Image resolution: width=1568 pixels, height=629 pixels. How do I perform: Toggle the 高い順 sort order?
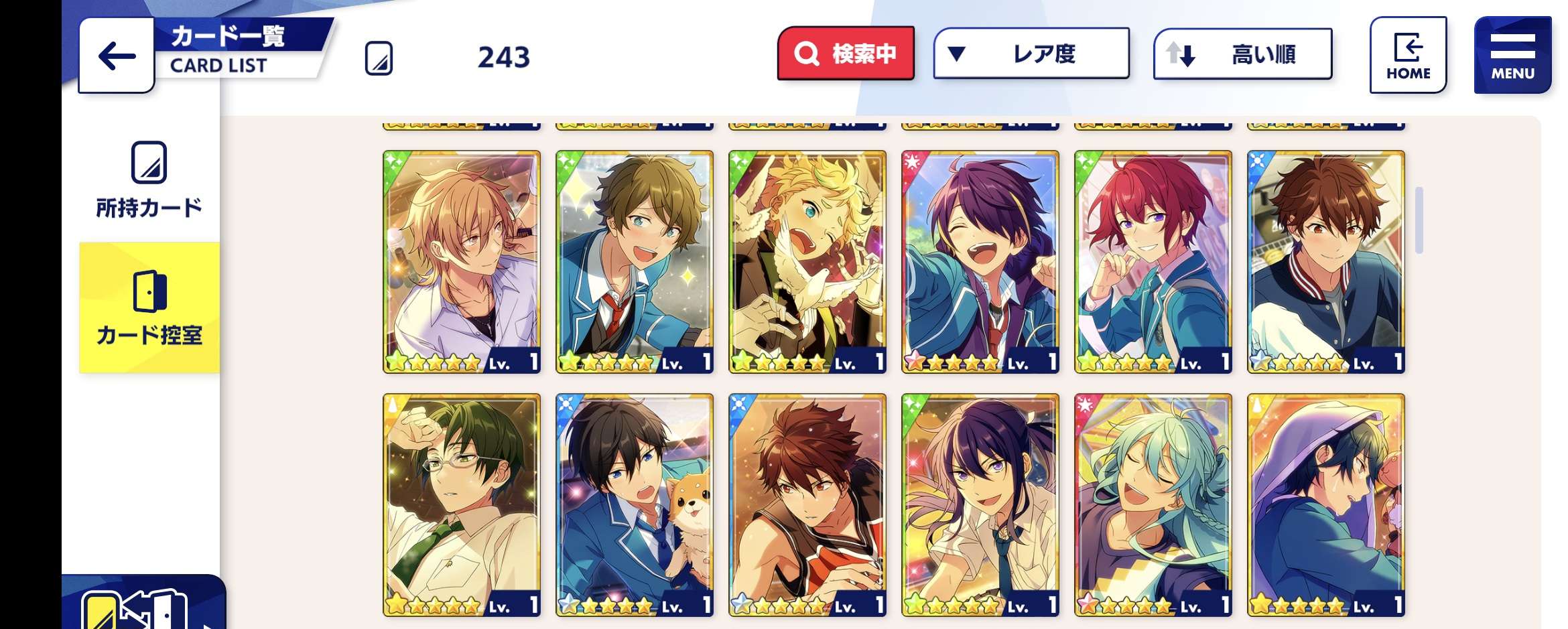(1242, 54)
